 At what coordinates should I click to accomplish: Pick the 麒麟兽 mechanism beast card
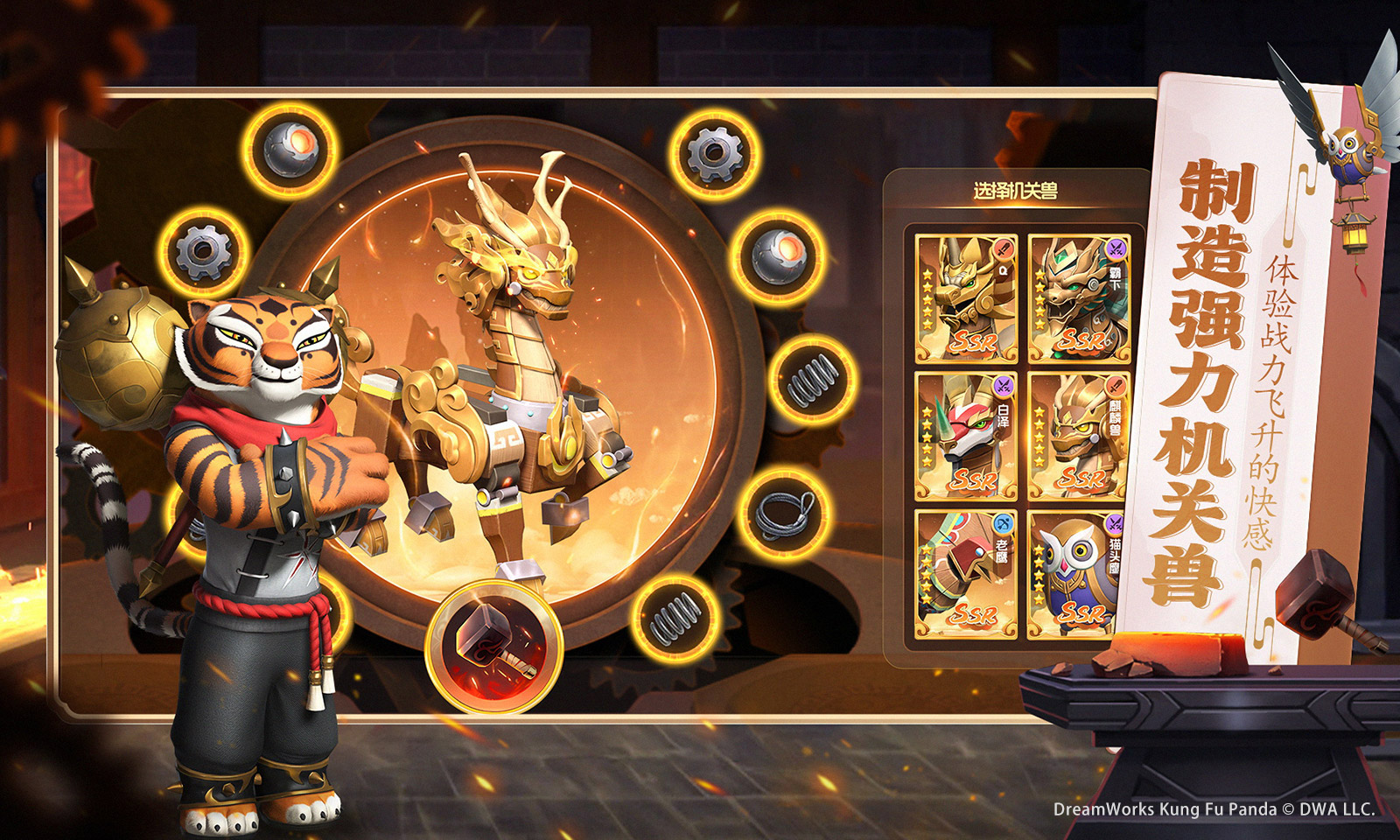tap(1080, 436)
